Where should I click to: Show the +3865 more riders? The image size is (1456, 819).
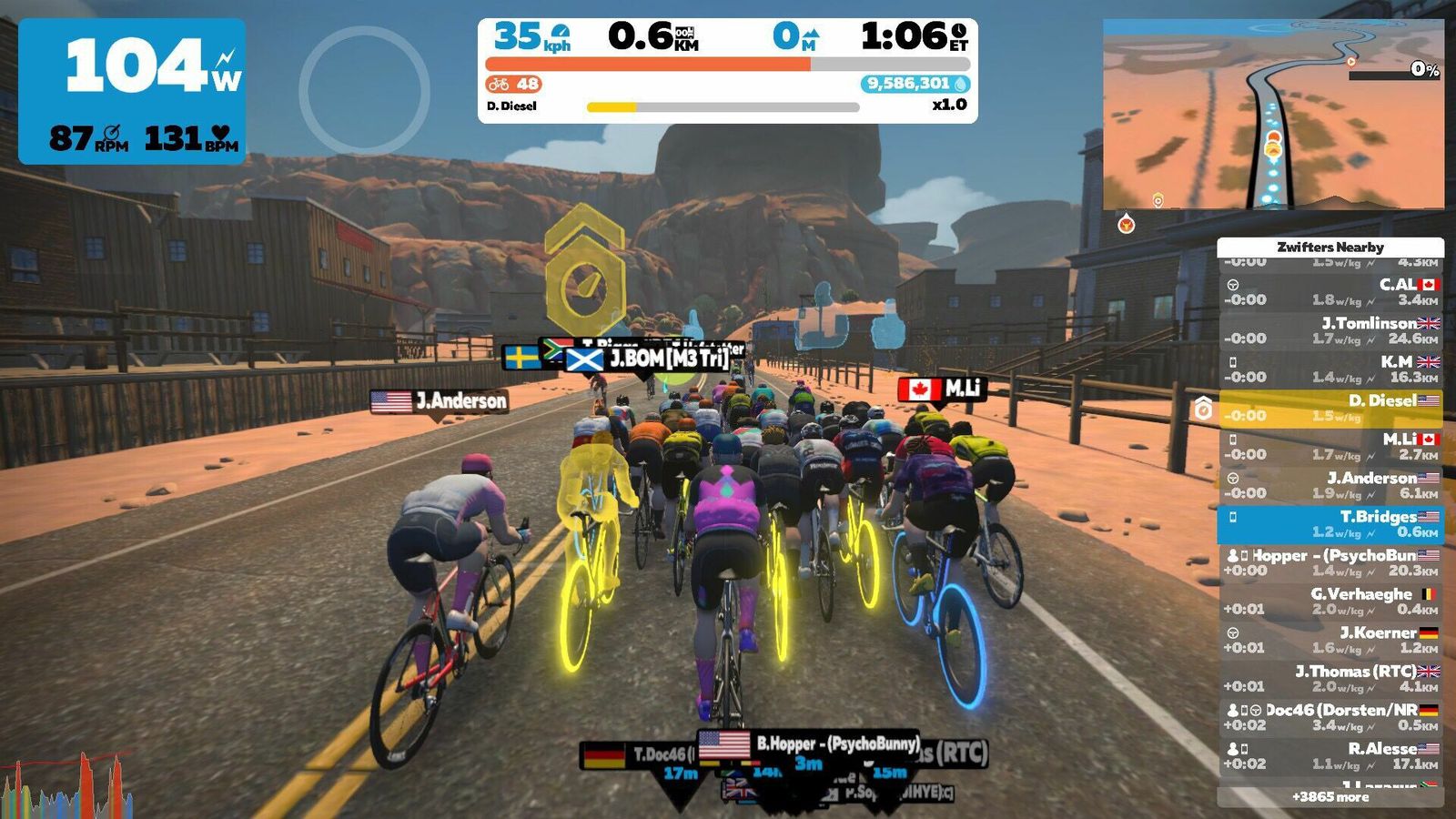[x=1330, y=797]
